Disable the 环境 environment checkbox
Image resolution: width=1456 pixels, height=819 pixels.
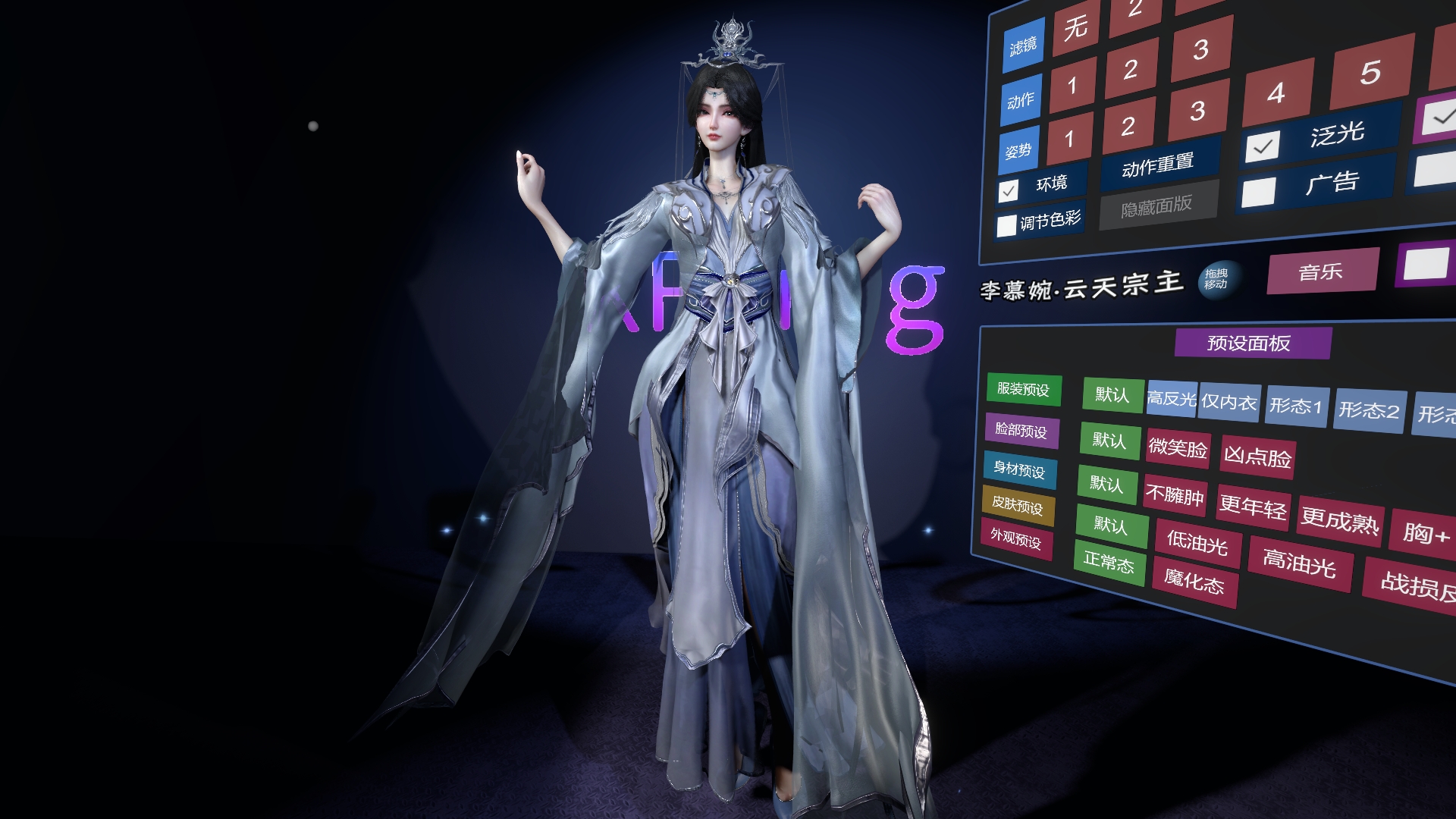click(1009, 192)
